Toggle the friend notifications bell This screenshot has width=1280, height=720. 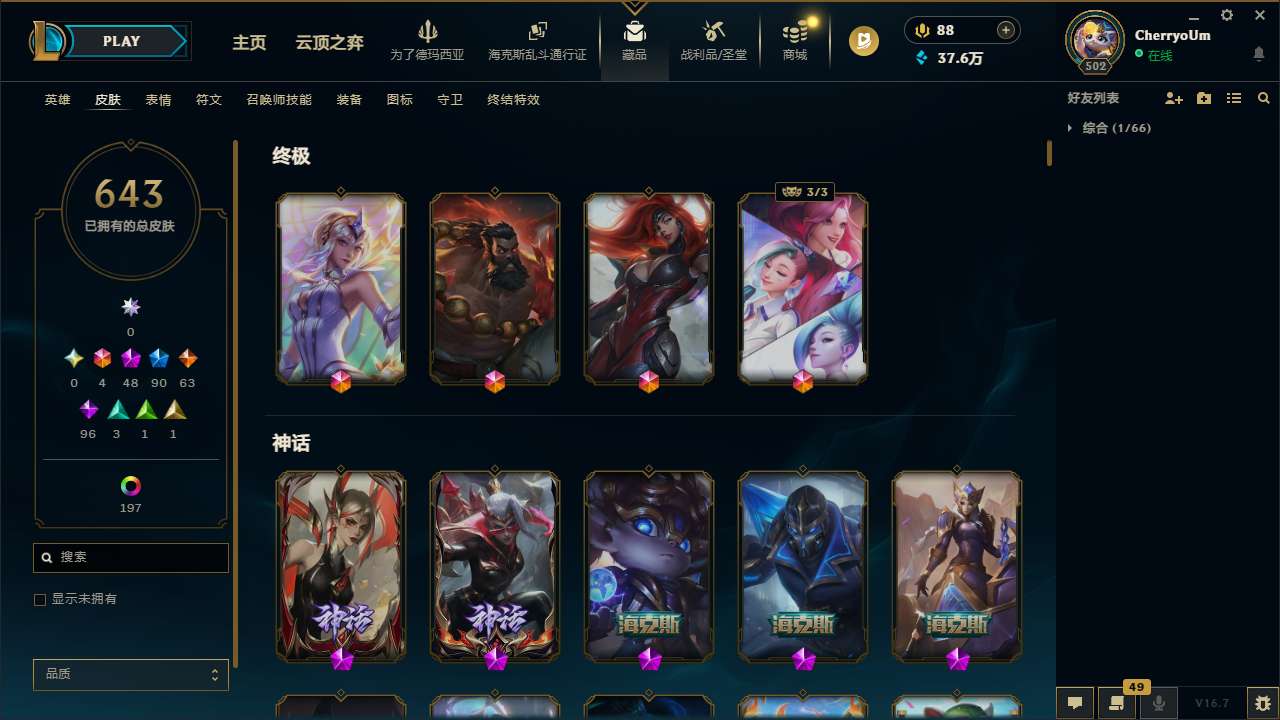pyautogui.click(x=1259, y=53)
